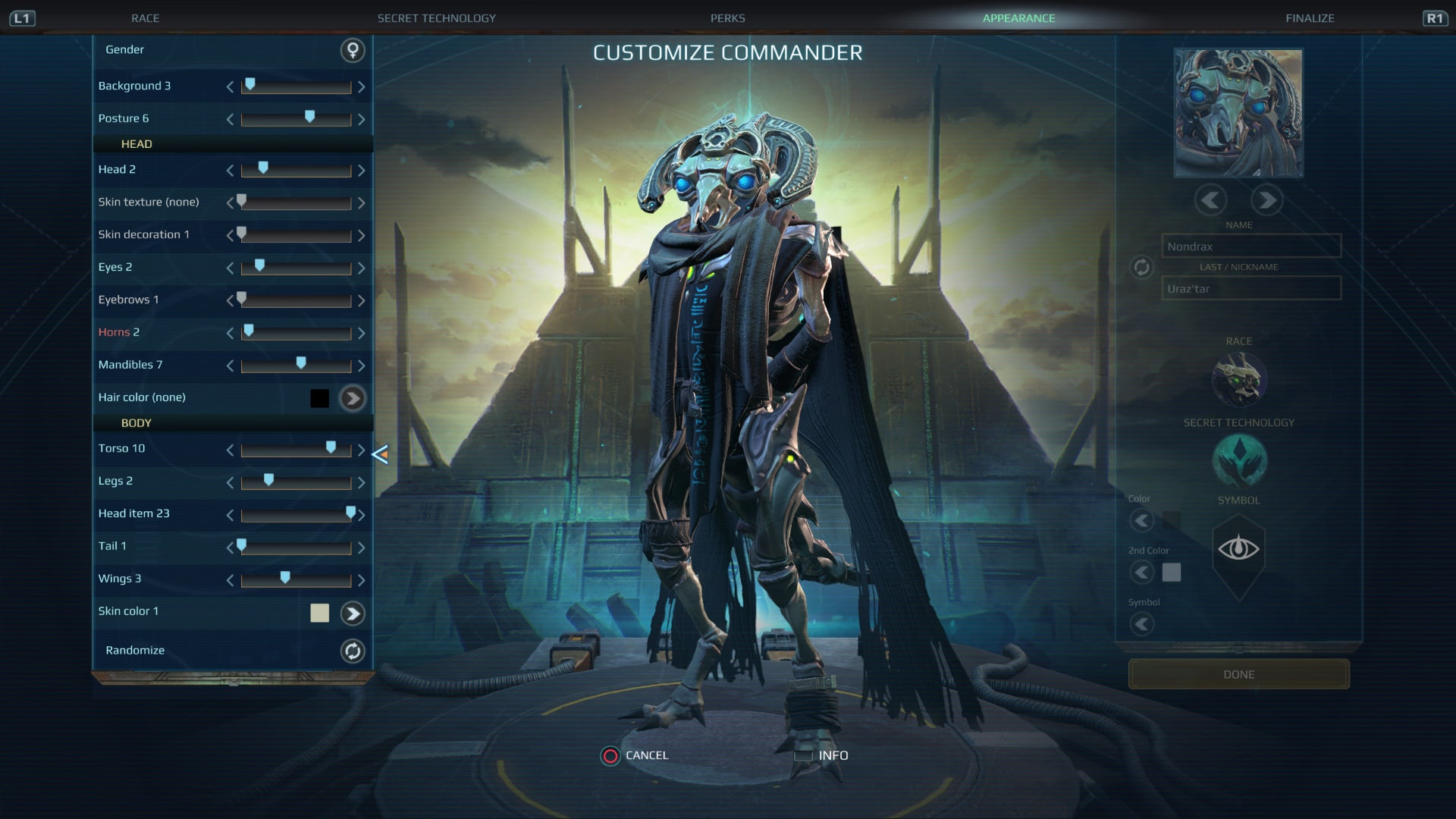Select the race emblem icon under RACE
The height and width of the screenshot is (819, 1456).
[1239, 380]
